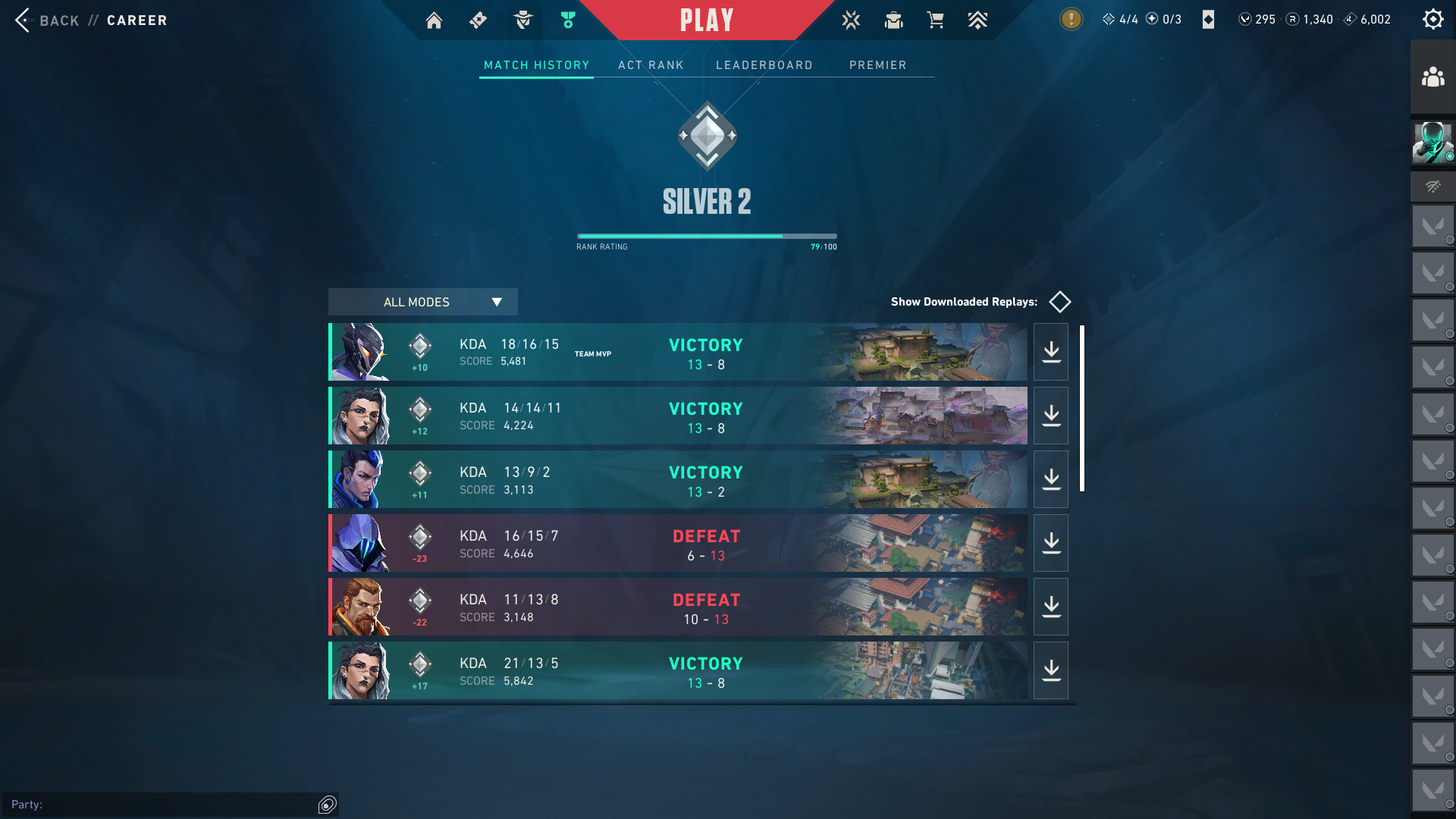Download the replay for the 6-13 Defeat match
Viewport: 1456px width, 819px height.
(x=1050, y=542)
